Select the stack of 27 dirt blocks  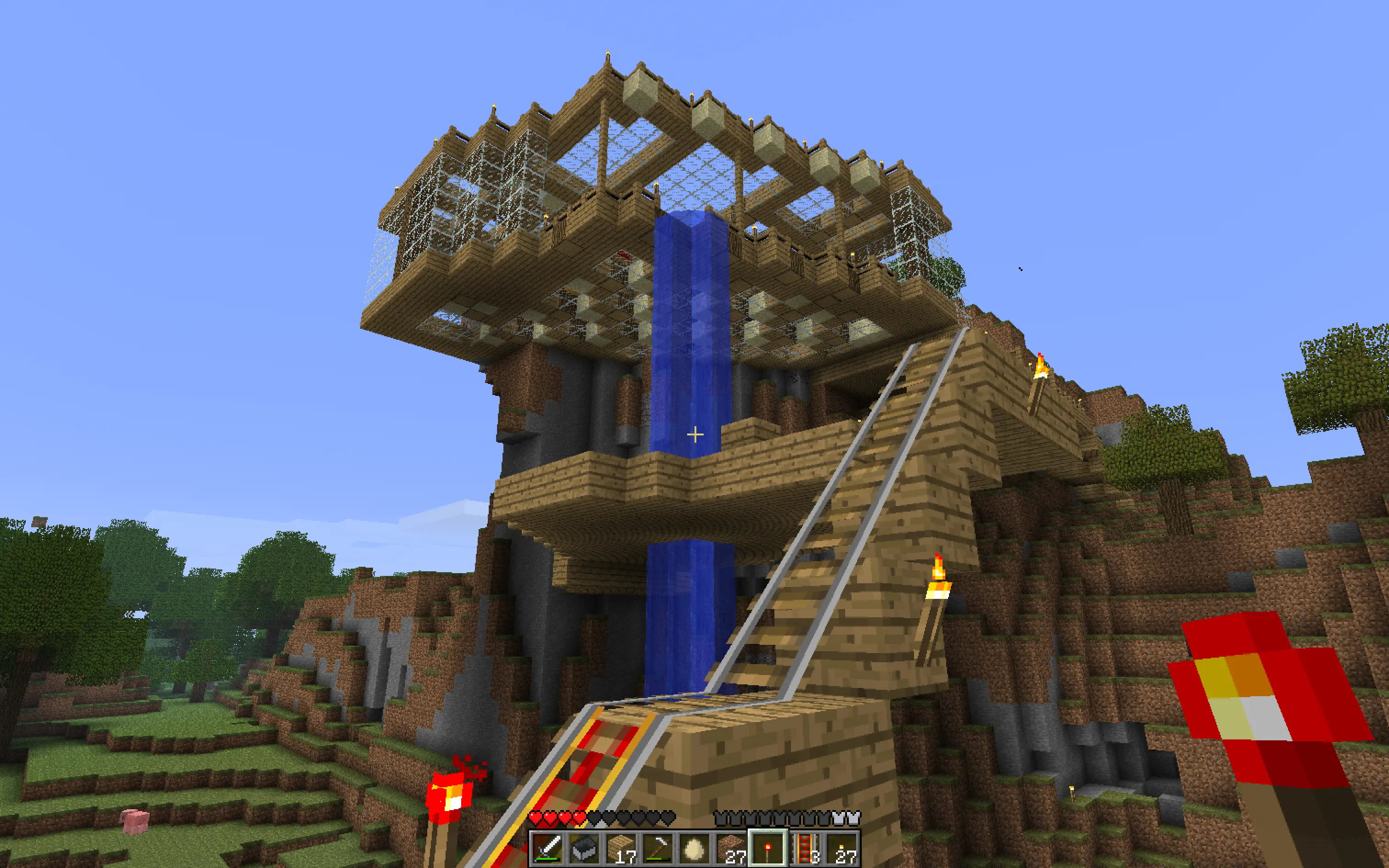tap(731, 848)
